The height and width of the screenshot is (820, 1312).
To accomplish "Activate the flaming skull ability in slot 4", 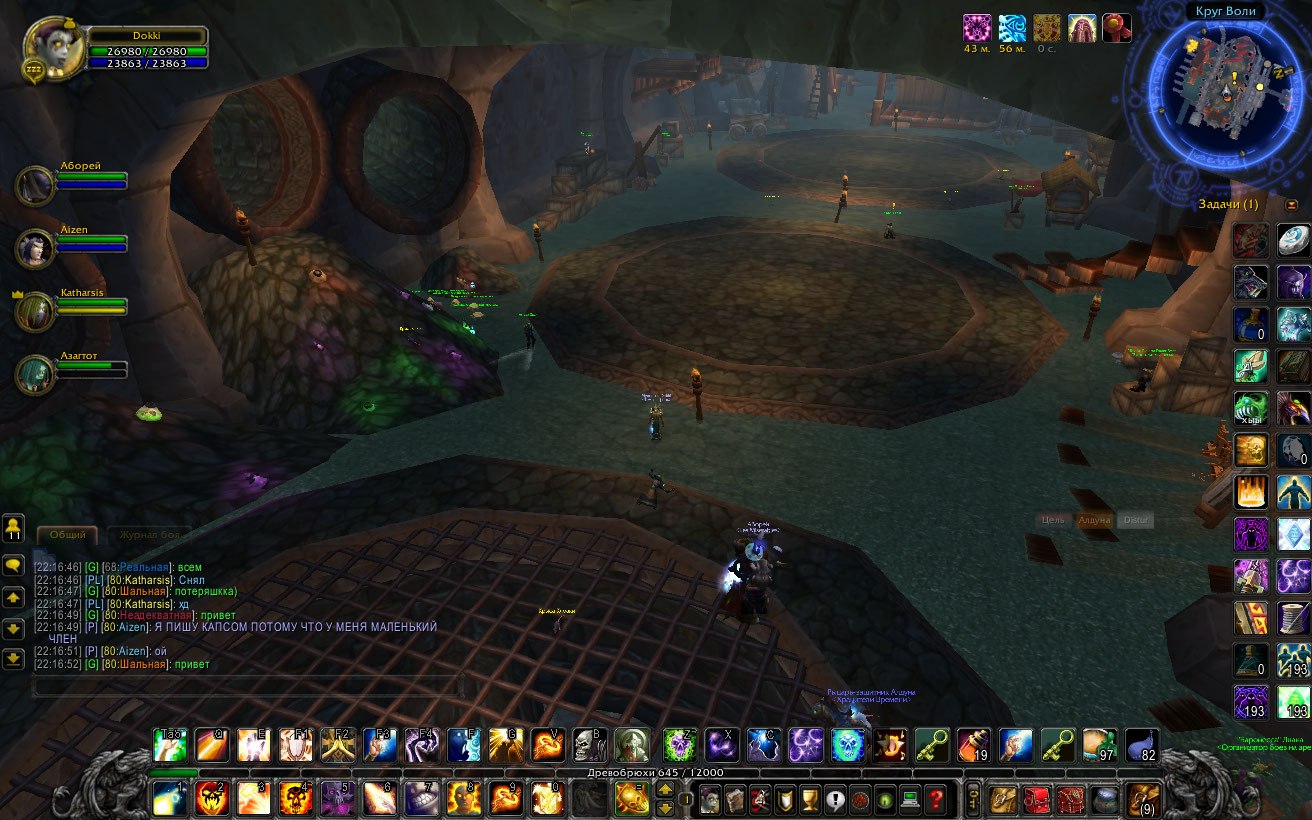I will [x=296, y=798].
